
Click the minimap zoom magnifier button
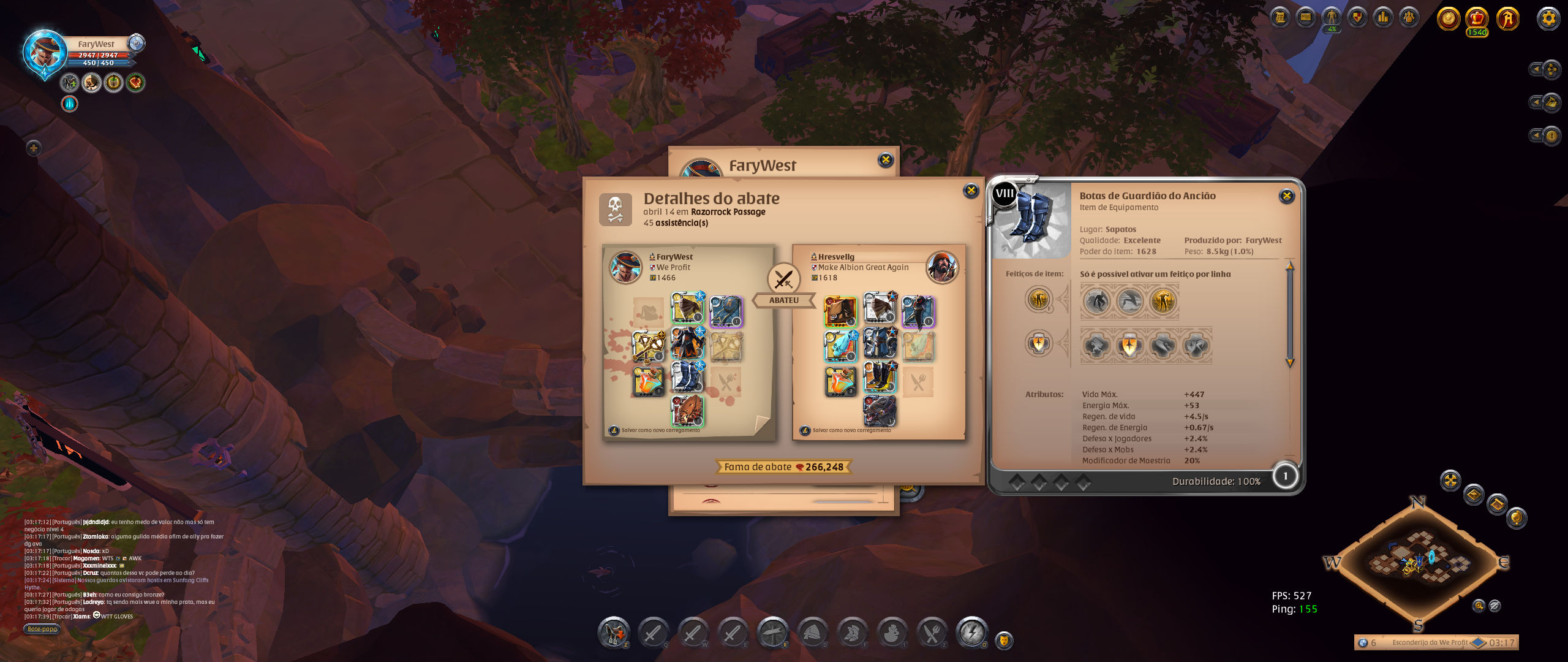[1479, 606]
